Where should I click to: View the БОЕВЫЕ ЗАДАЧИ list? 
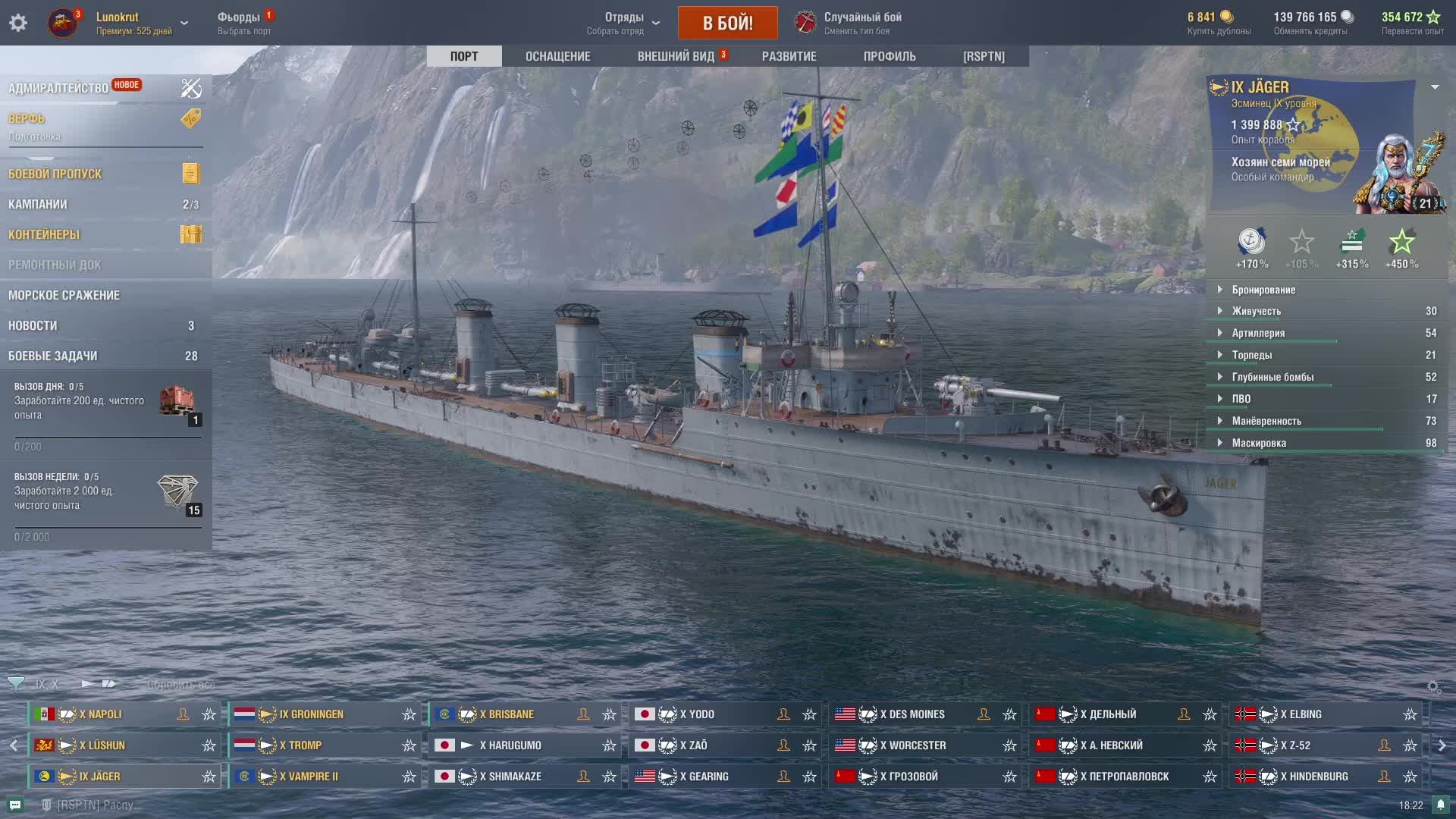[x=53, y=356]
